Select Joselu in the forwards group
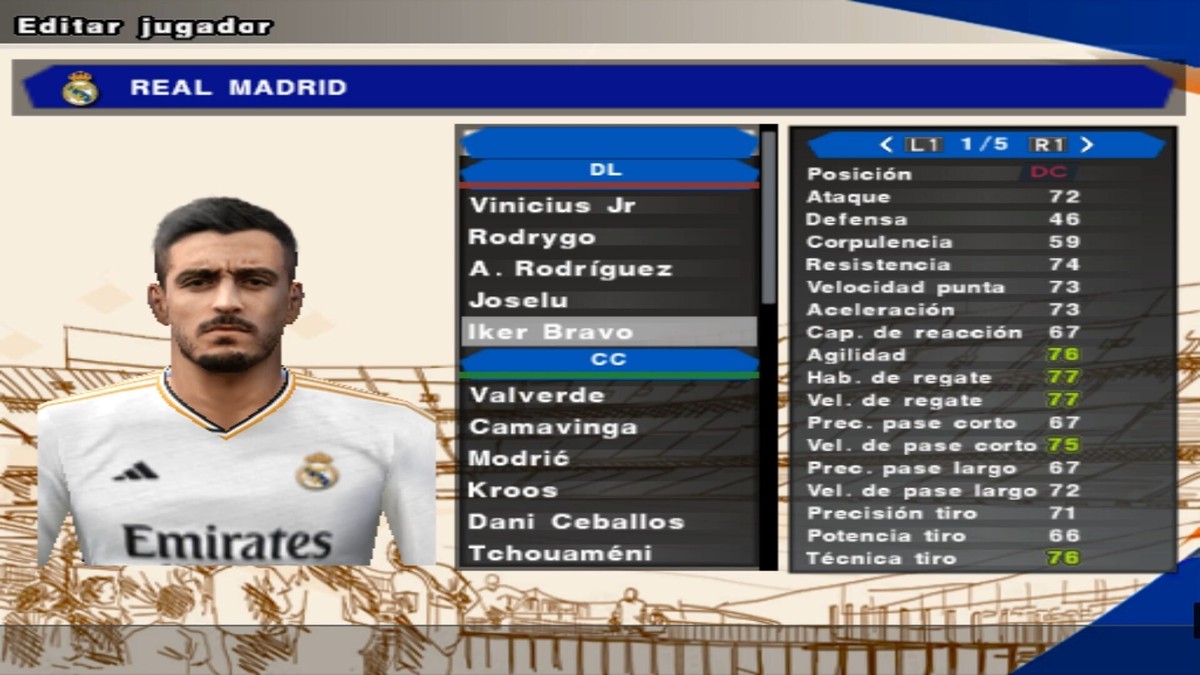Image resolution: width=1200 pixels, height=675 pixels. coord(518,300)
